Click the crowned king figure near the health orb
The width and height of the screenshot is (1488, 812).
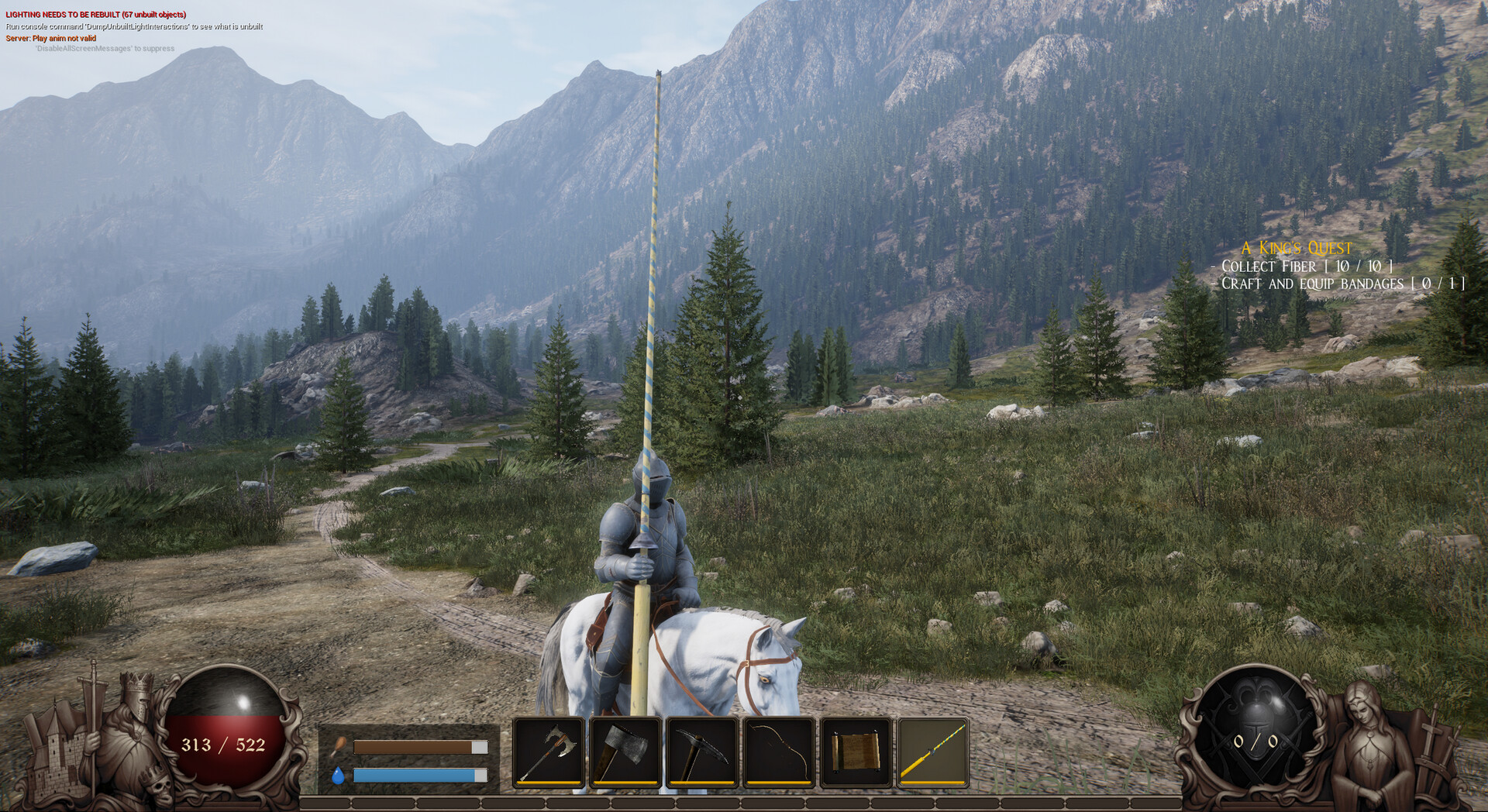133,724
